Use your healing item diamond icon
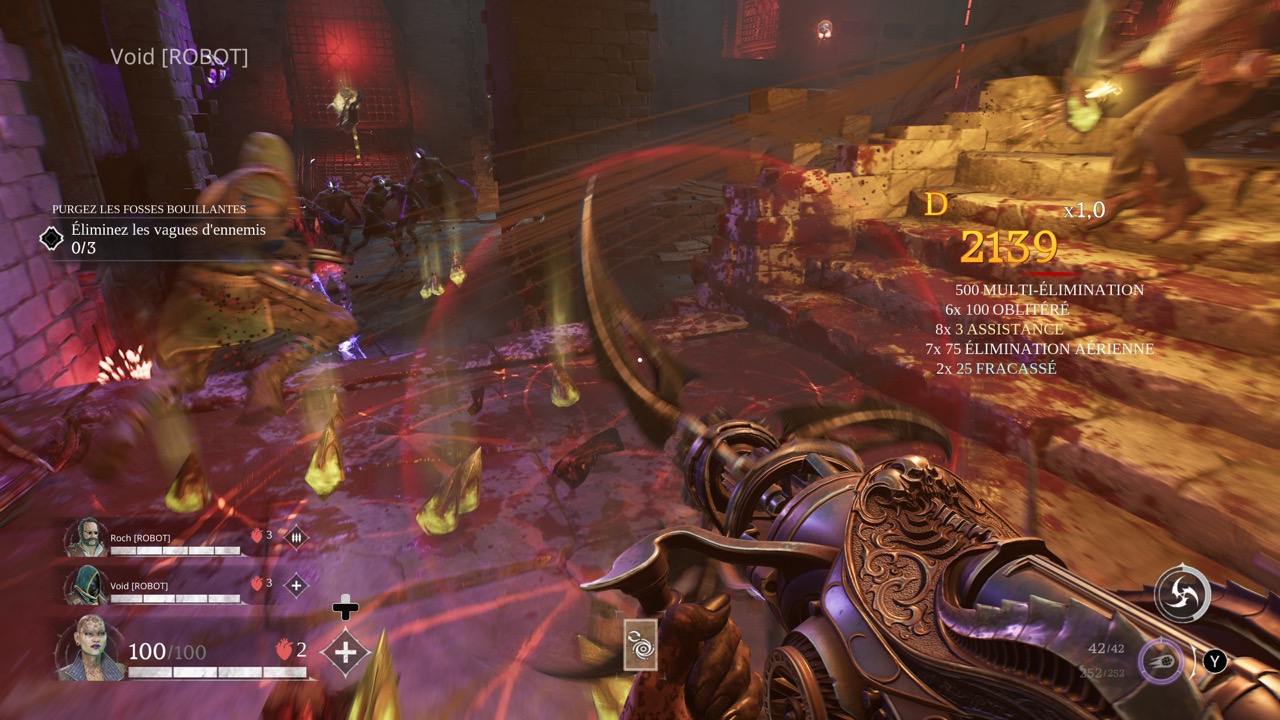Viewport: 1280px width, 720px height. [345, 653]
